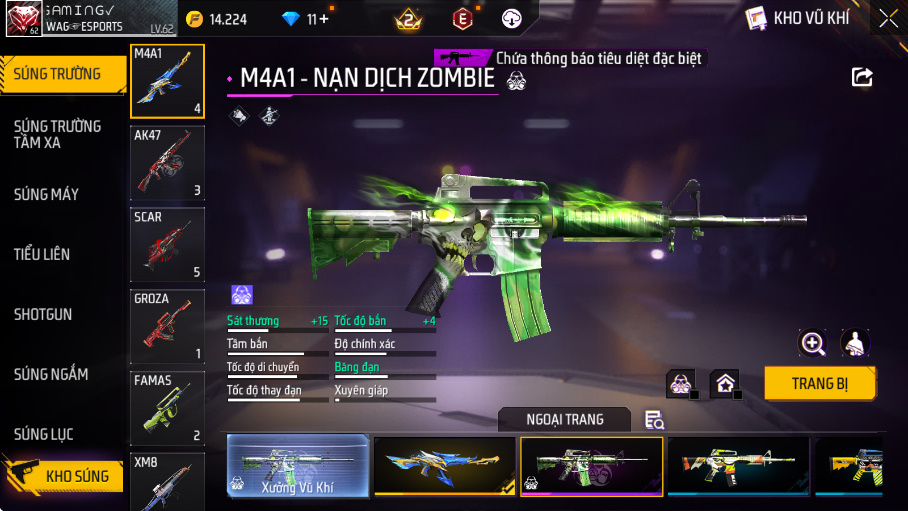The width and height of the screenshot is (908, 511).
Task: Choose the Tiểu Liên category
Action: (x=42, y=254)
